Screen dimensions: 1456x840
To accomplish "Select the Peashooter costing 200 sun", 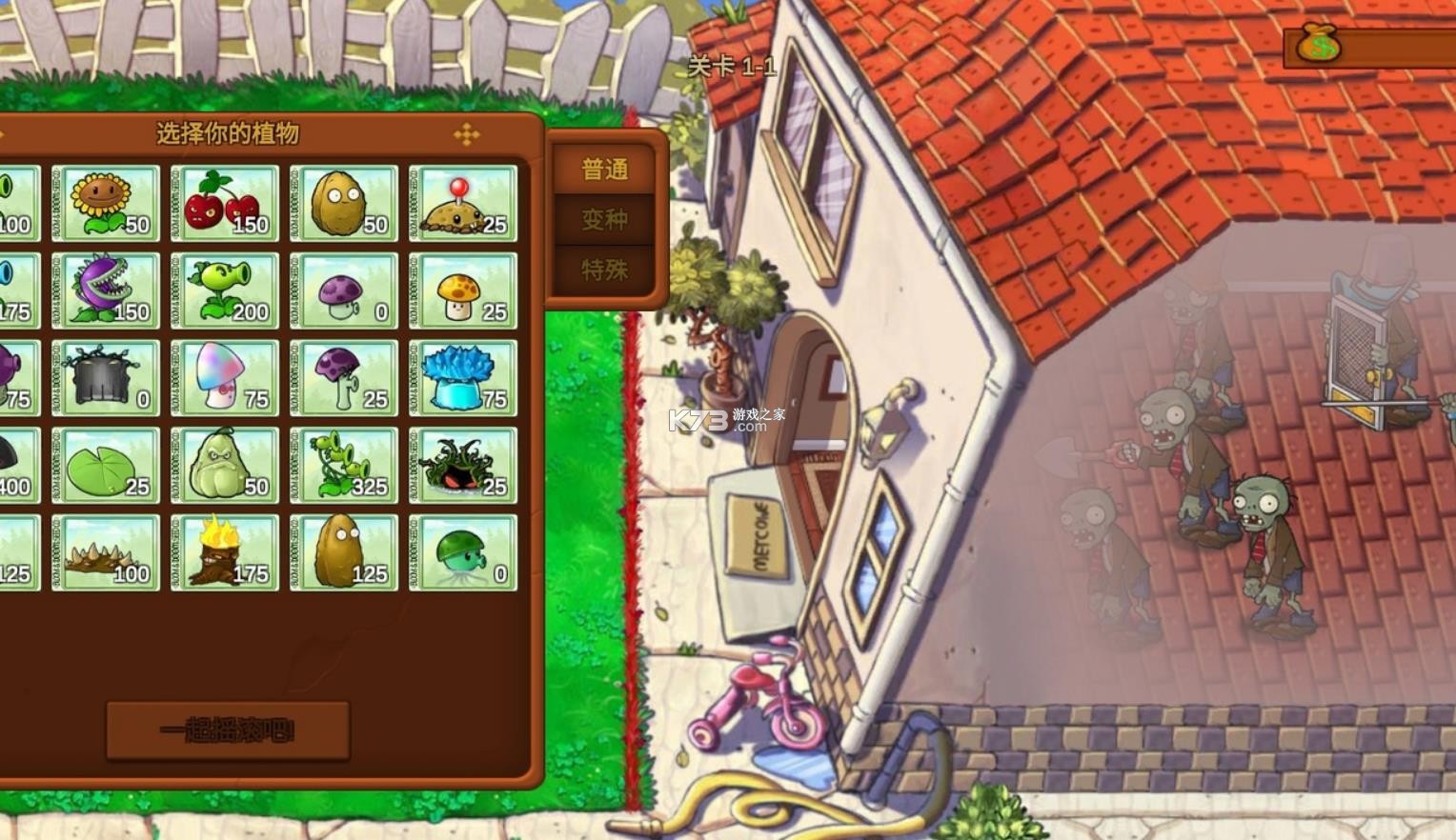I will pyautogui.click(x=225, y=289).
